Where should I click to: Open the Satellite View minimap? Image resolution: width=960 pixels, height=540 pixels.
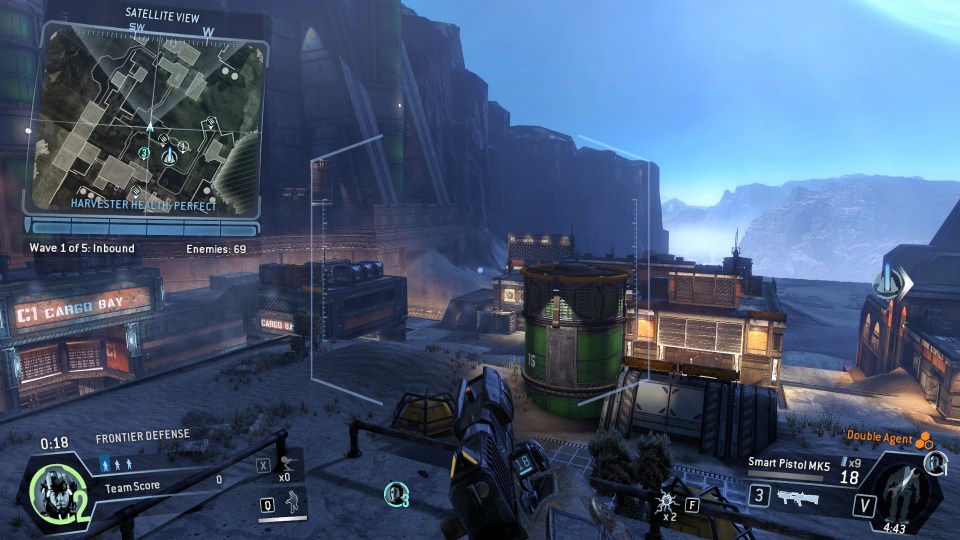tap(150, 115)
